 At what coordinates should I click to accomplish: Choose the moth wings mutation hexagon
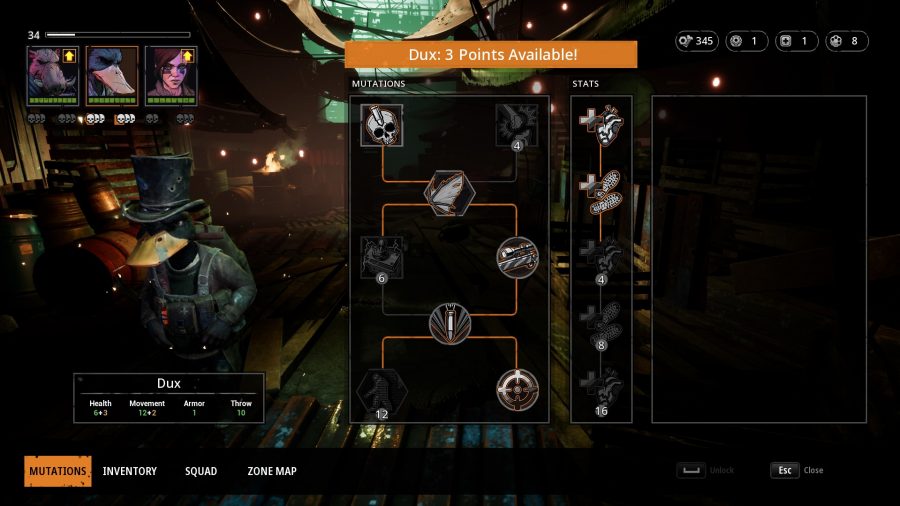pyautogui.click(x=449, y=193)
